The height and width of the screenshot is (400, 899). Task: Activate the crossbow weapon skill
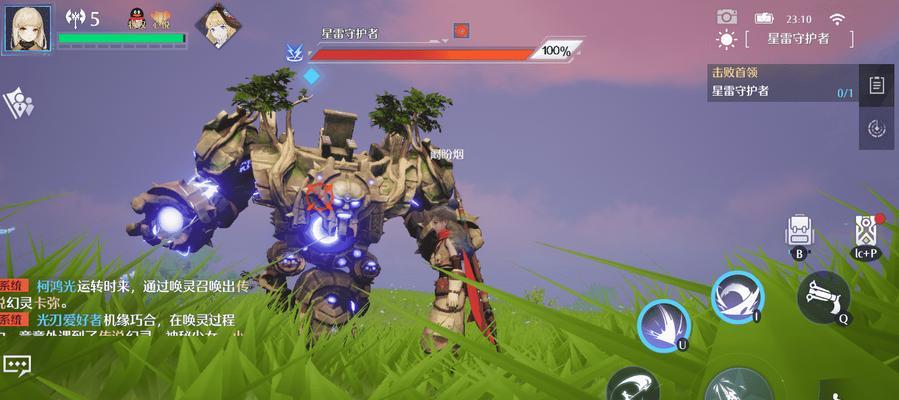[823, 296]
